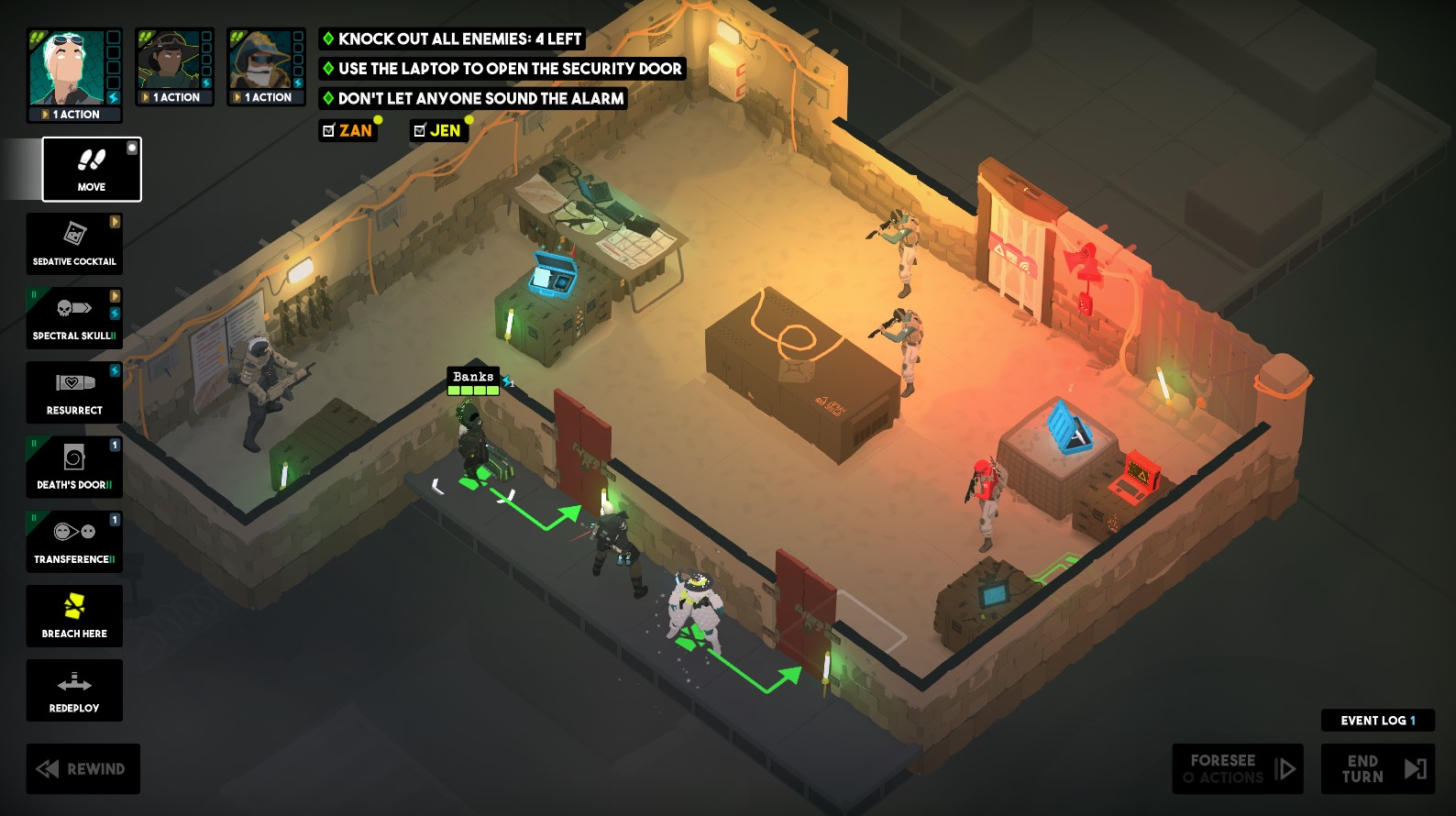
Task: Toggle the ZAN objective checkbox
Action: click(329, 130)
